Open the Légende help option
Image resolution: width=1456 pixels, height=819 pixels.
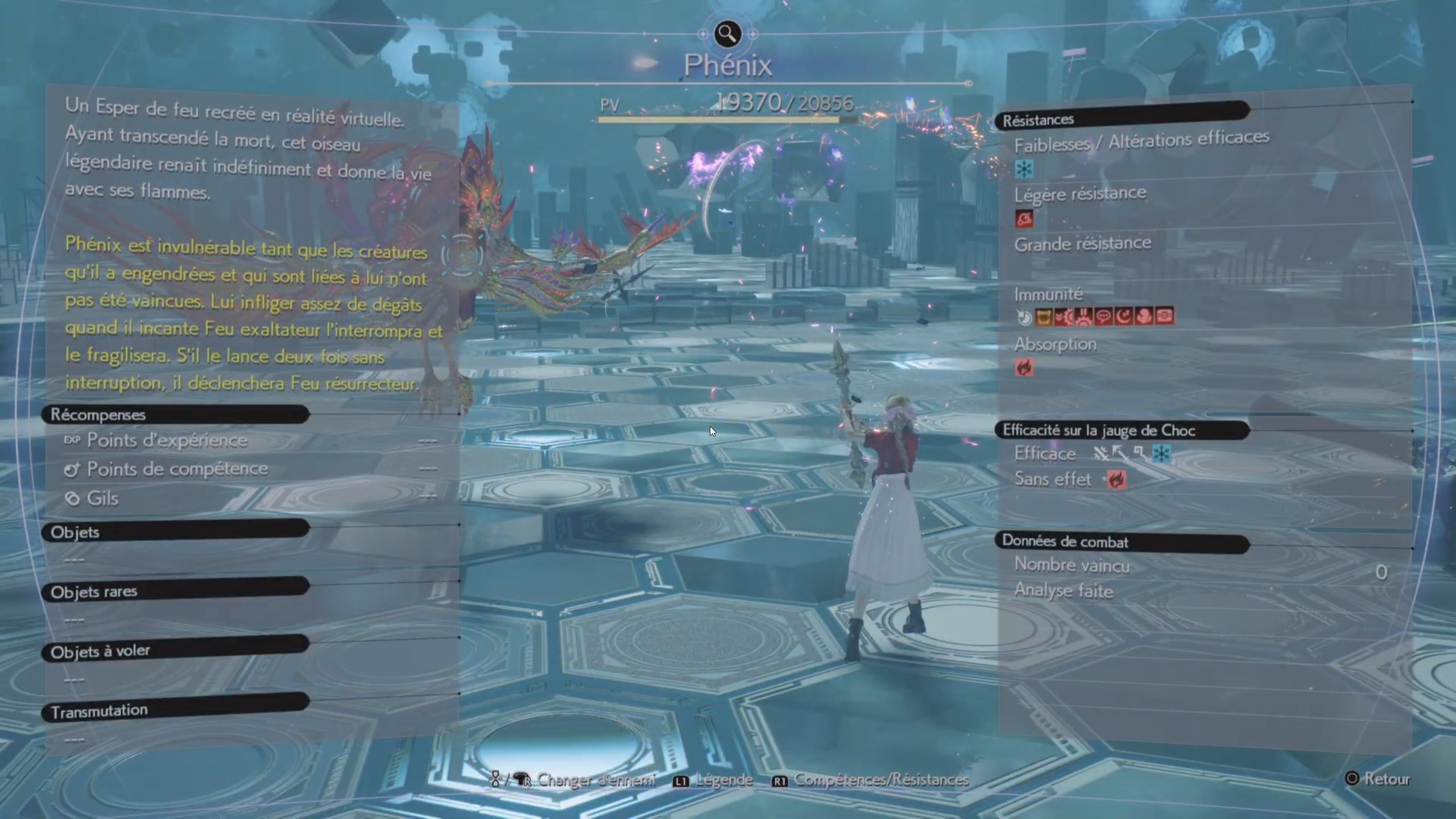pyautogui.click(x=713, y=780)
